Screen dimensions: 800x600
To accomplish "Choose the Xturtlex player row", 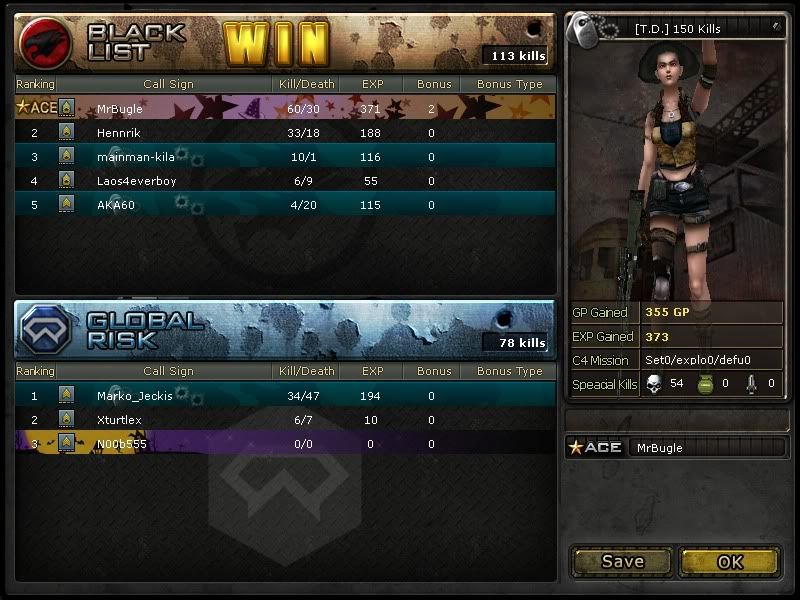I will click(x=285, y=420).
